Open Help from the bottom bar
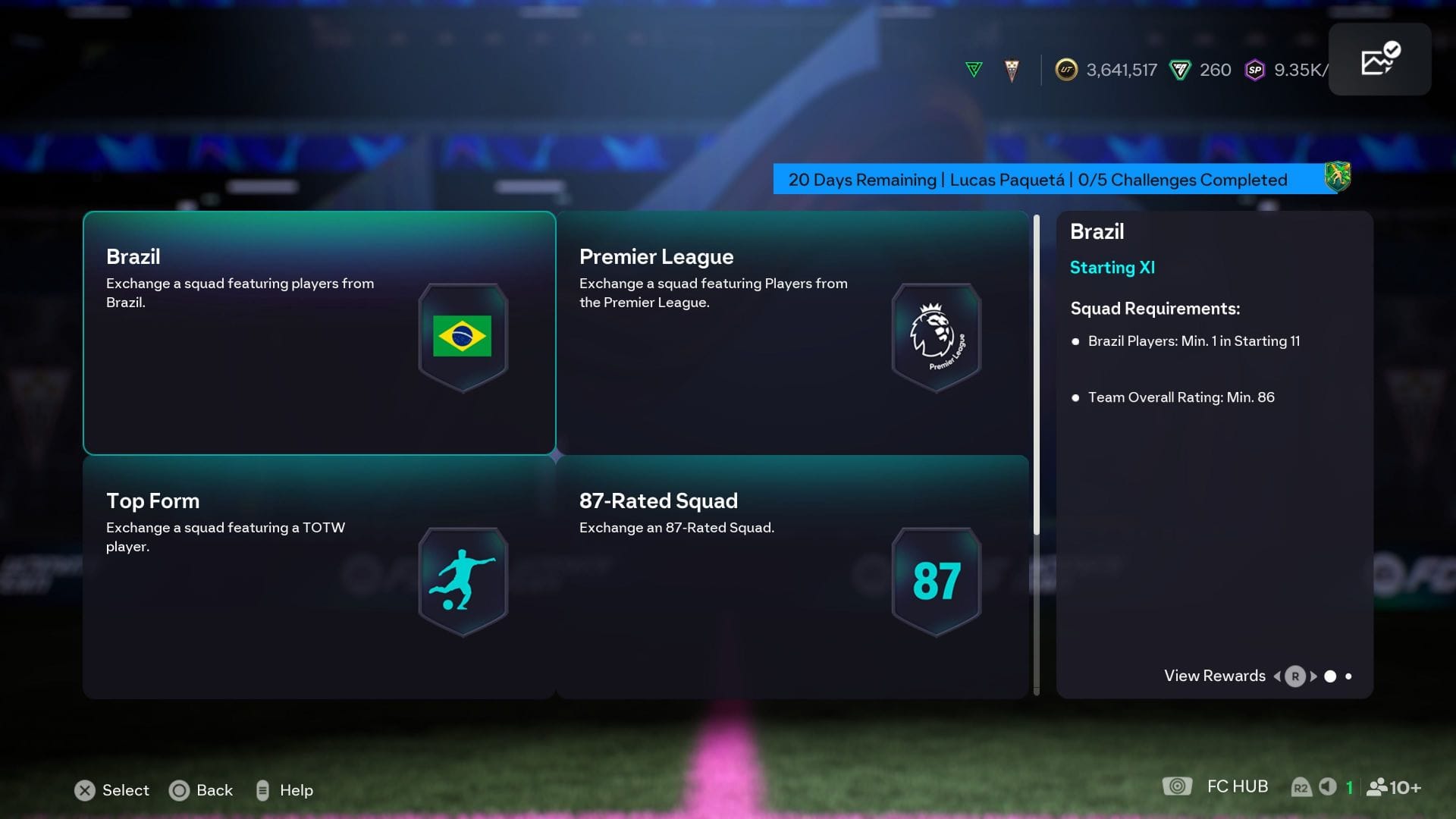1456x819 pixels. click(x=286, y=790)
